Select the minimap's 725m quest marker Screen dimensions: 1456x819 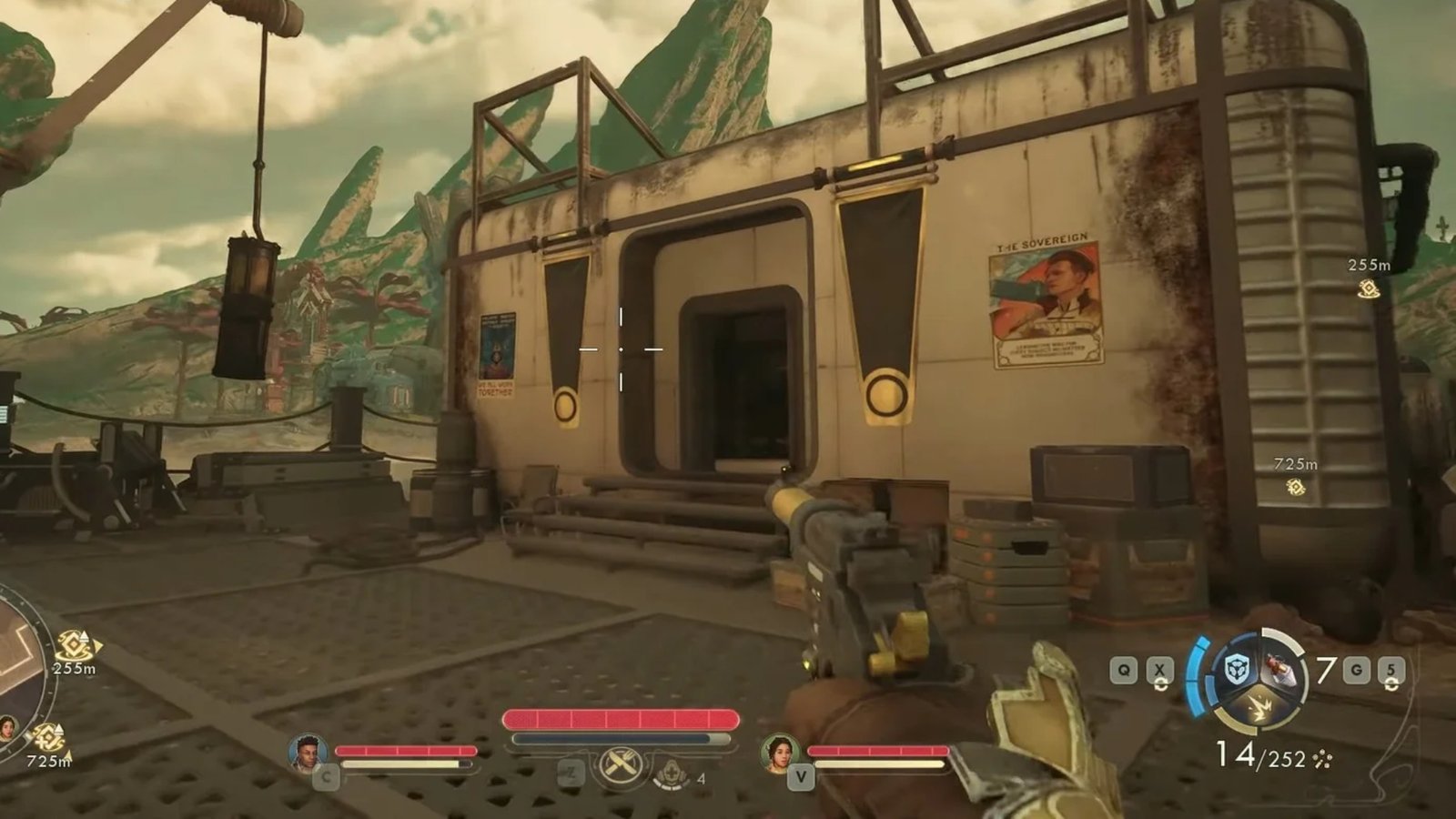coord(47,738)
